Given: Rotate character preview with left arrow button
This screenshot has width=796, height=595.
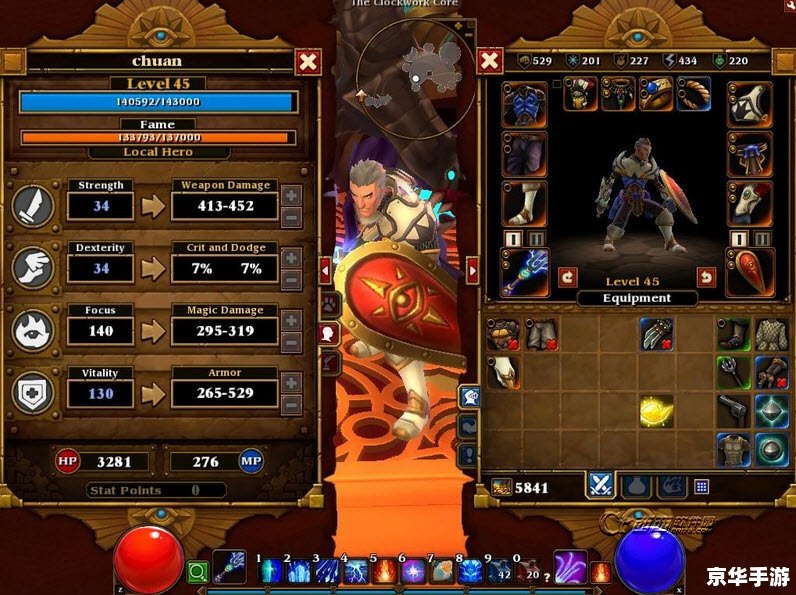Looking at the screenshot, I should point(567,277).
